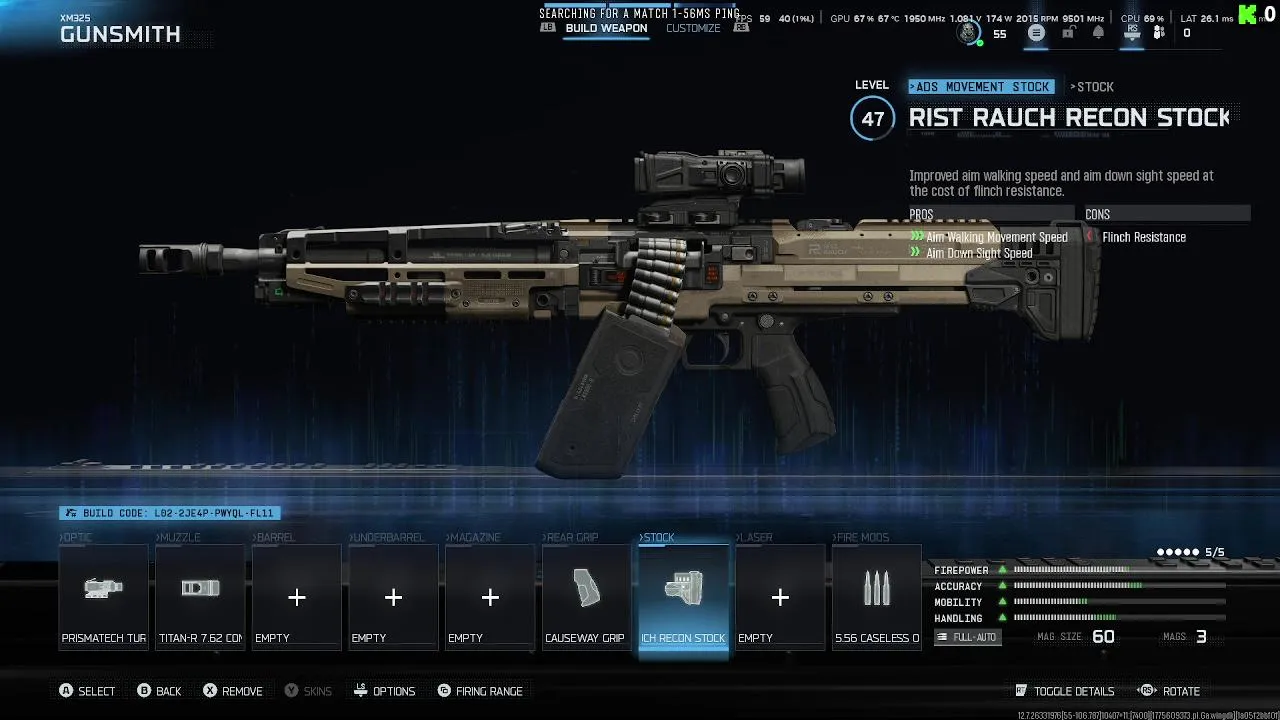Show notifications via the bell icon
1280x720 pixels.
point(1098,33)
